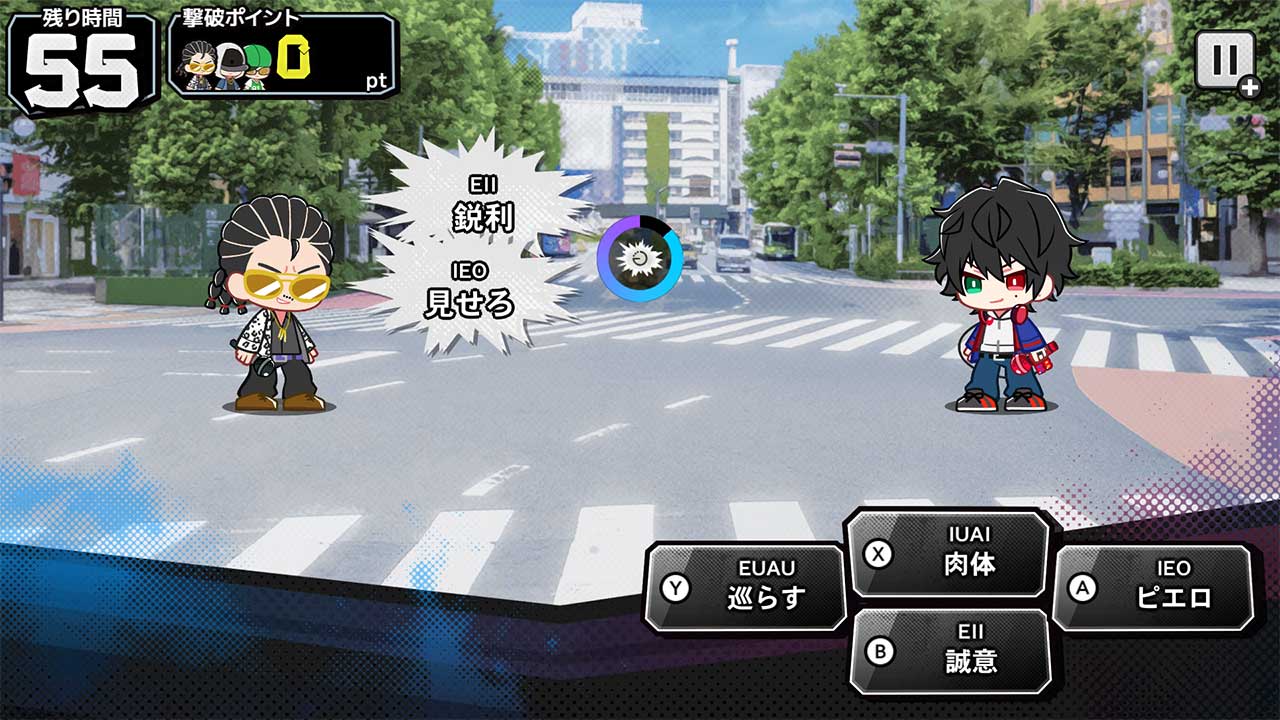Select the dreadlocked character avatar in the point panel
Screen dimensions: 1280x720
(198, 65)
